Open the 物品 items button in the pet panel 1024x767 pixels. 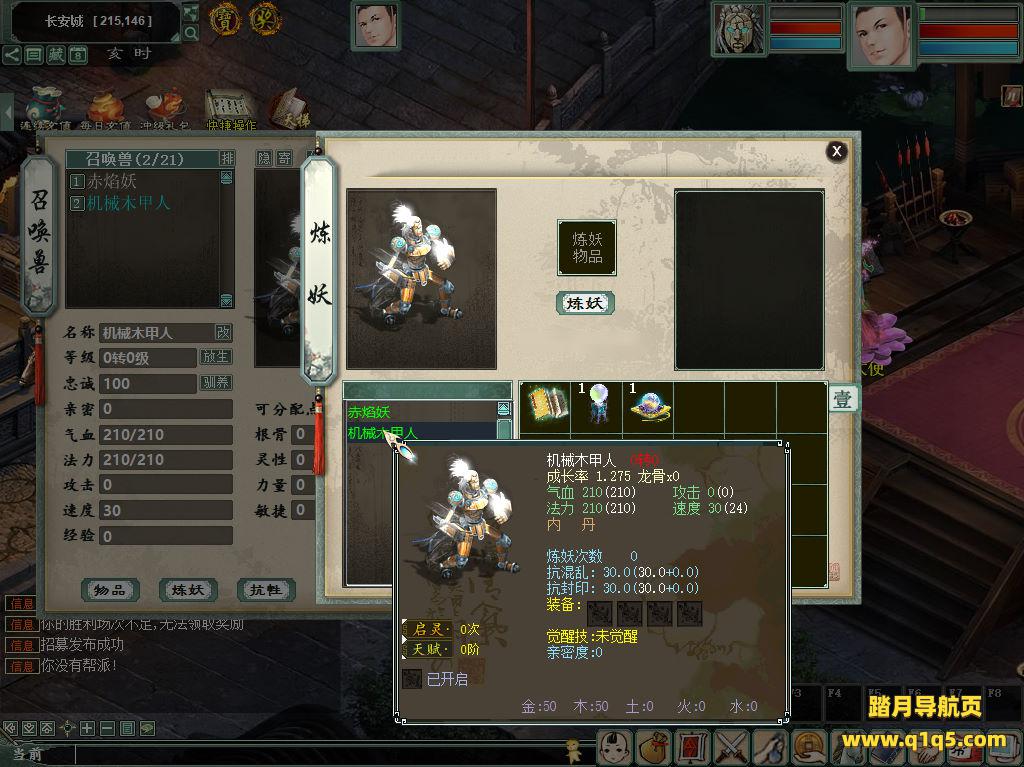click(x=110, y=590)
